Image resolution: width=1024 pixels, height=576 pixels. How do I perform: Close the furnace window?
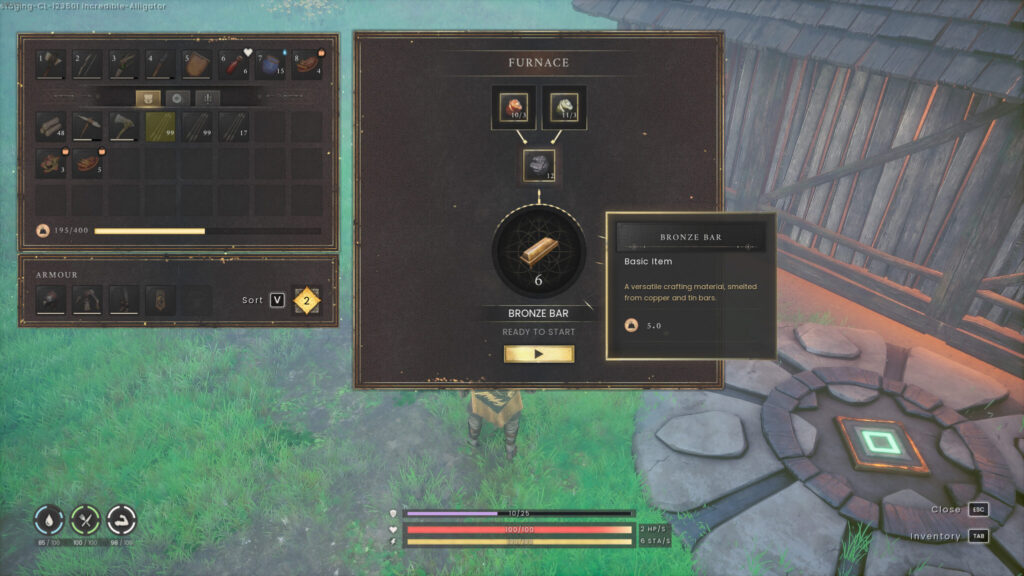tap(978, 509)
